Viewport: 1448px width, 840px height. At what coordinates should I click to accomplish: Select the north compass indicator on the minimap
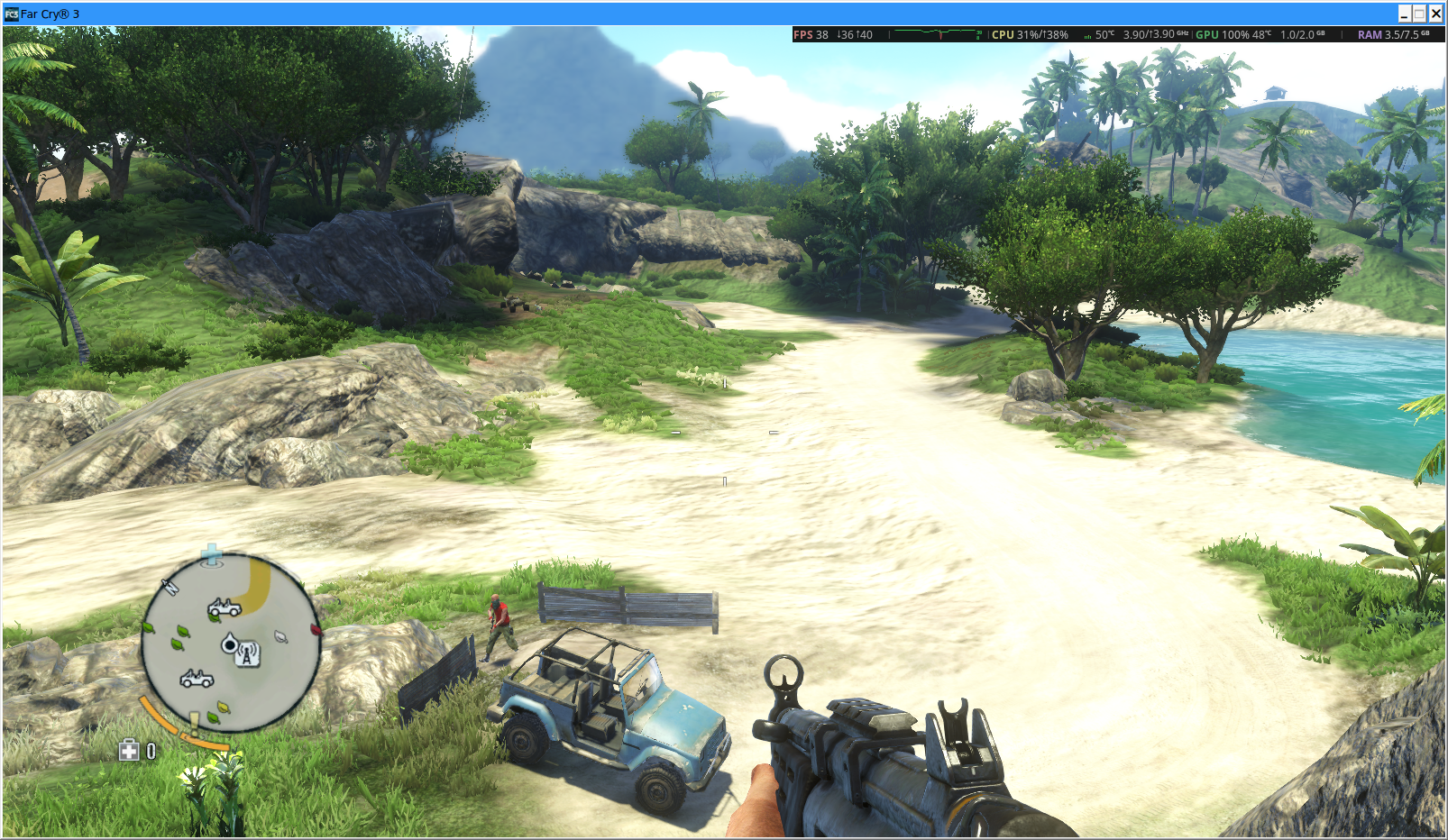171,587
